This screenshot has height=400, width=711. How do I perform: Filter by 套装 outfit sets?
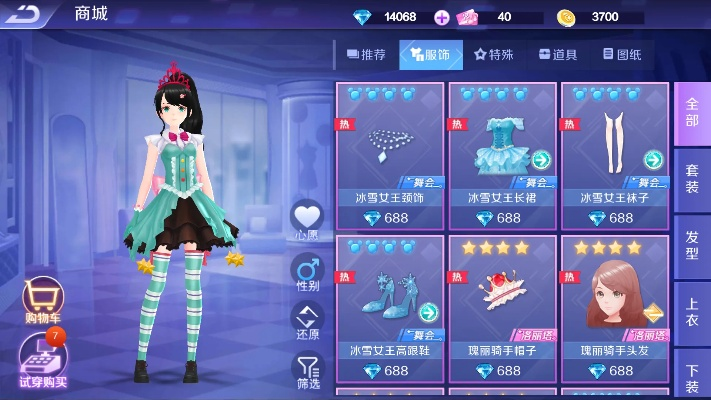coord(692,178)
